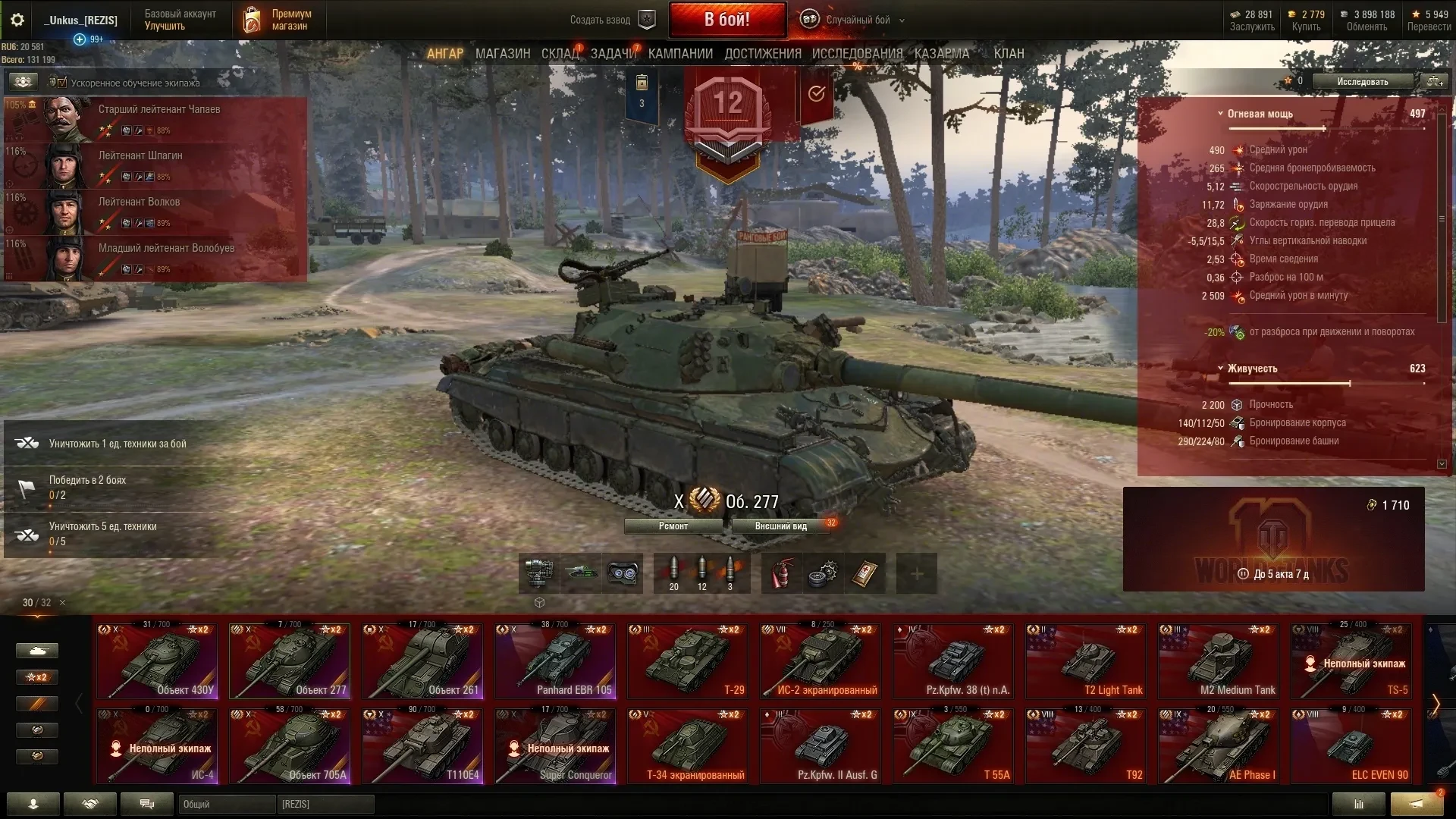Click the Ремонт button

point(673,526)
